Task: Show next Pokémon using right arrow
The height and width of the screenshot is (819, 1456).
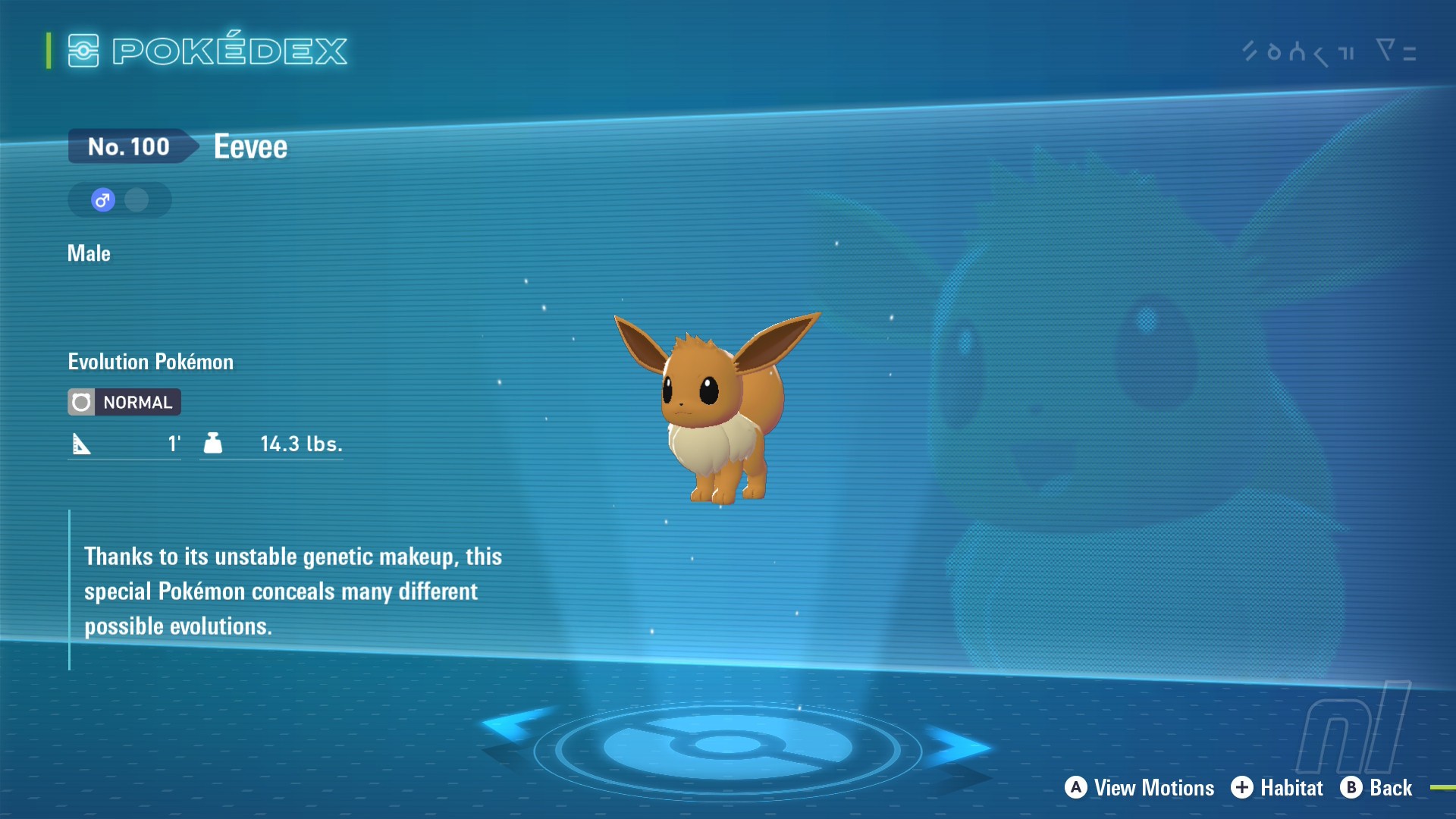Action: point(957,745)
